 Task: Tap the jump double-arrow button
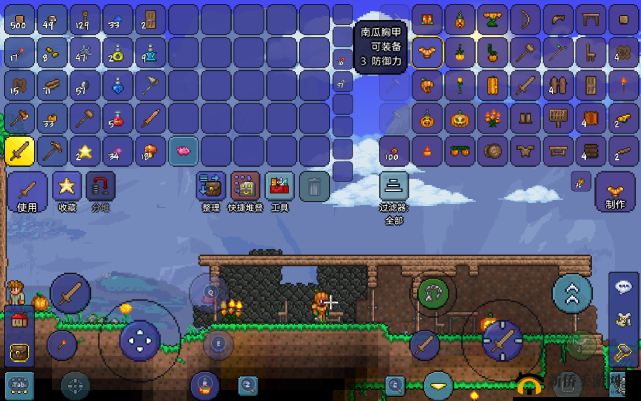pos(572,293)
